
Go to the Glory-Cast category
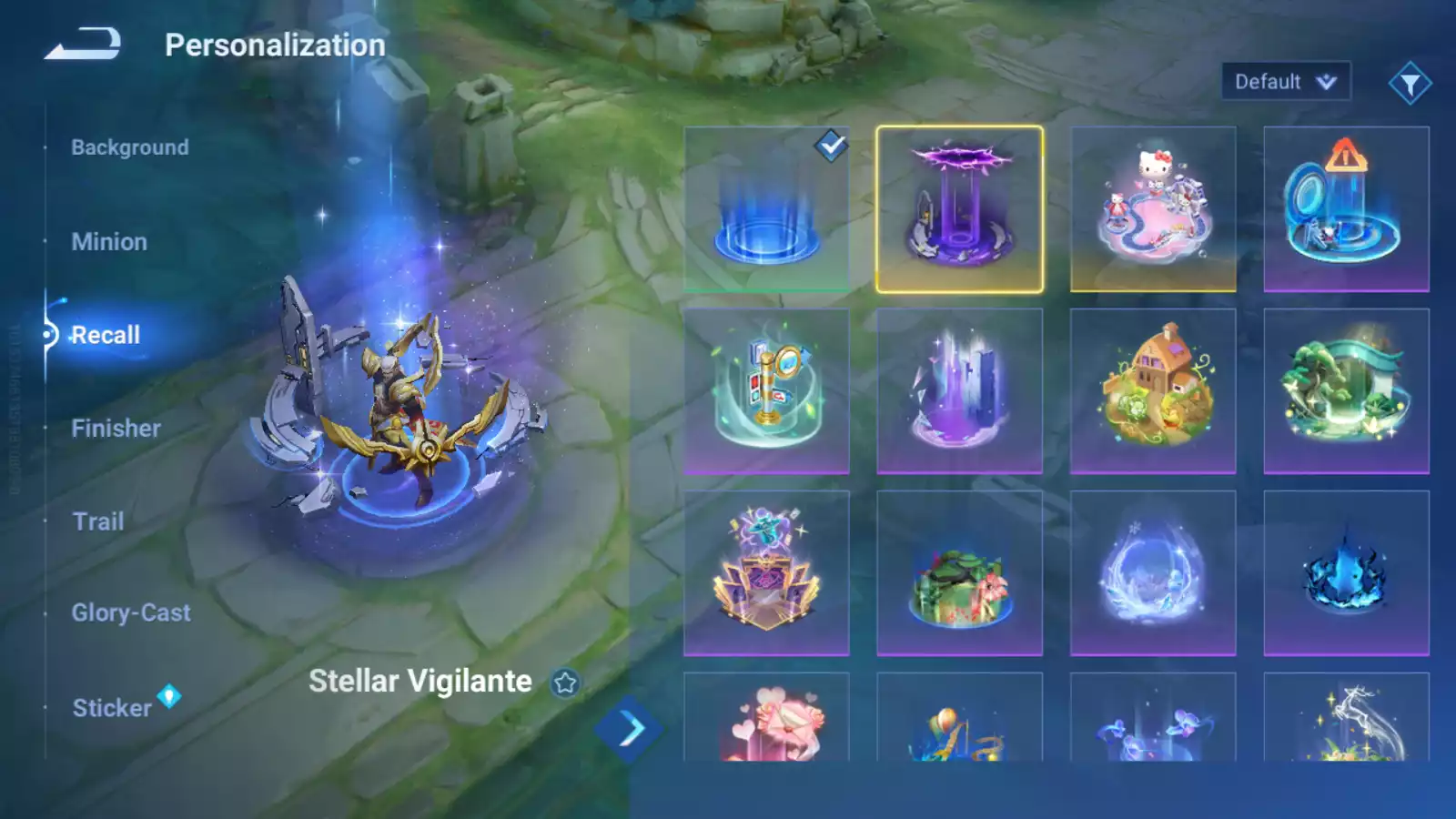tap(133, 612)
